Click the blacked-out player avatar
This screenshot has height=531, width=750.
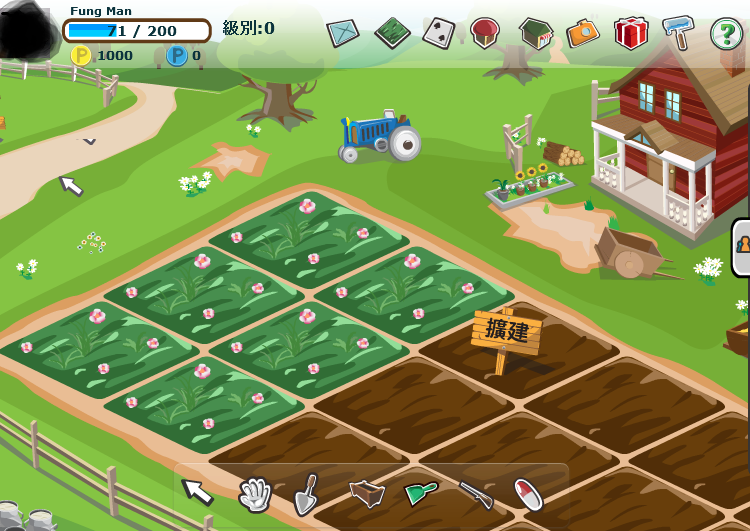pos(27,32)
